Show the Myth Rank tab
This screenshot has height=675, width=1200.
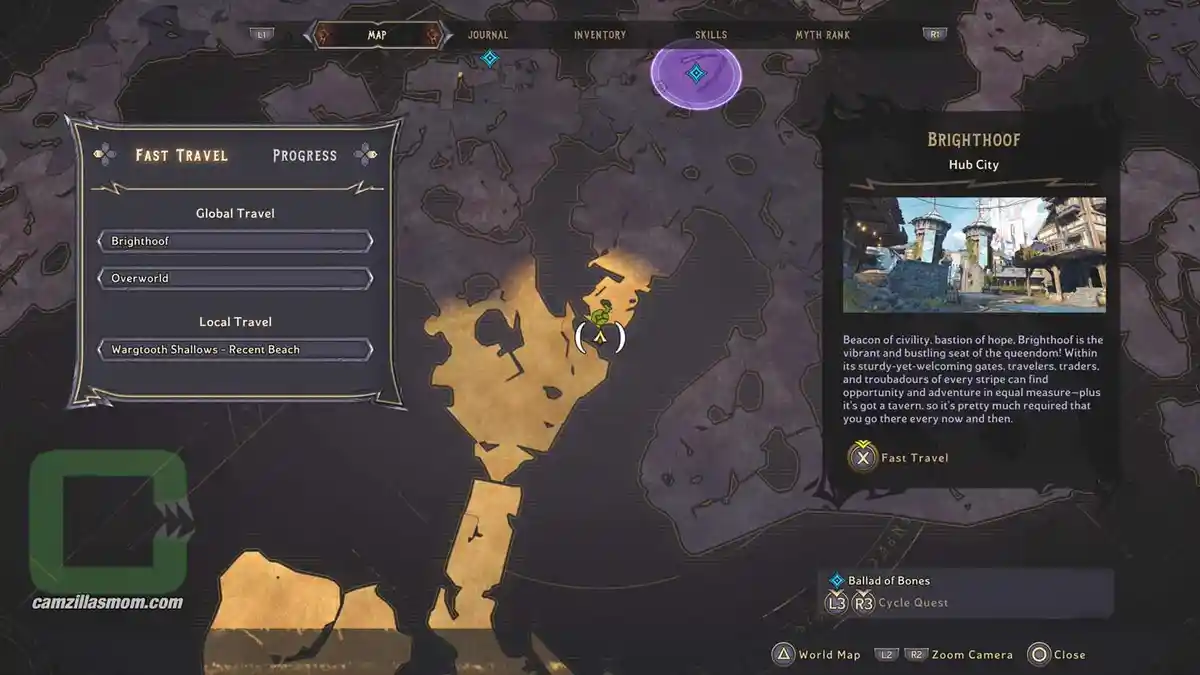pyautogui.click(x=823, y=35)
